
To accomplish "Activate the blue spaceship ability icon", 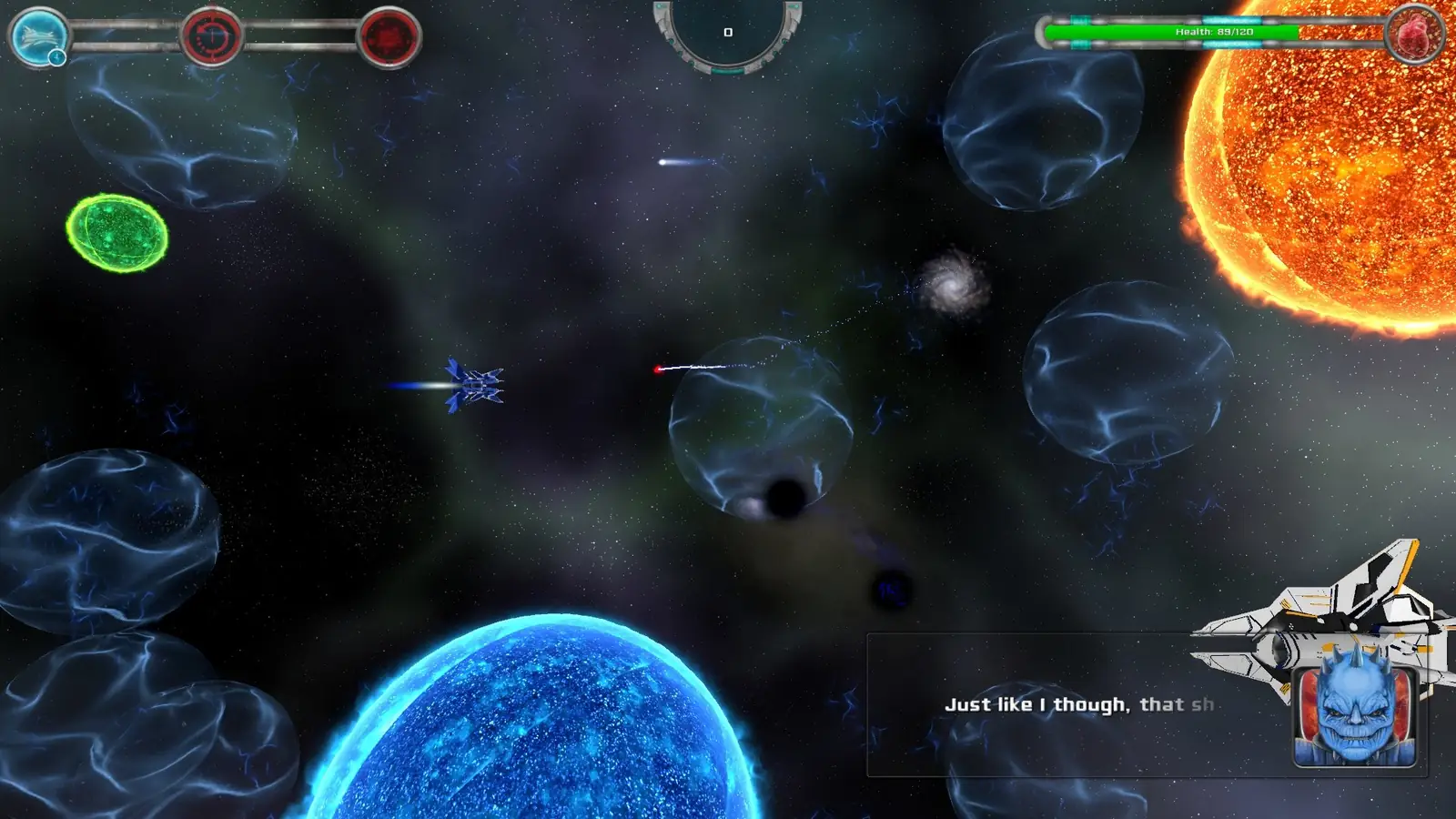I will [39, 36].
